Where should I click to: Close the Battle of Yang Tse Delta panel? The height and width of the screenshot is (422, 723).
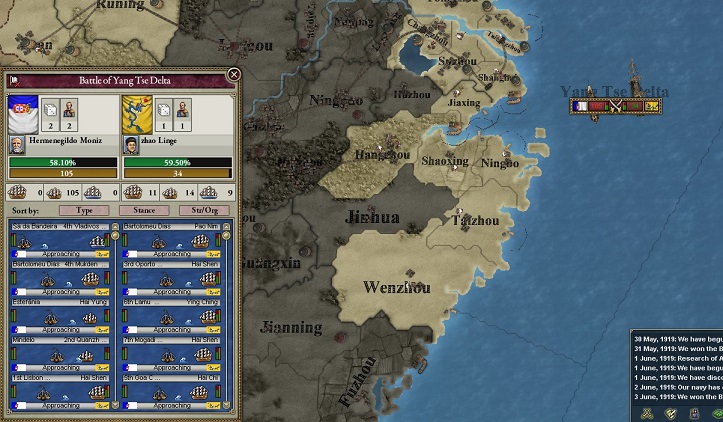233,75
